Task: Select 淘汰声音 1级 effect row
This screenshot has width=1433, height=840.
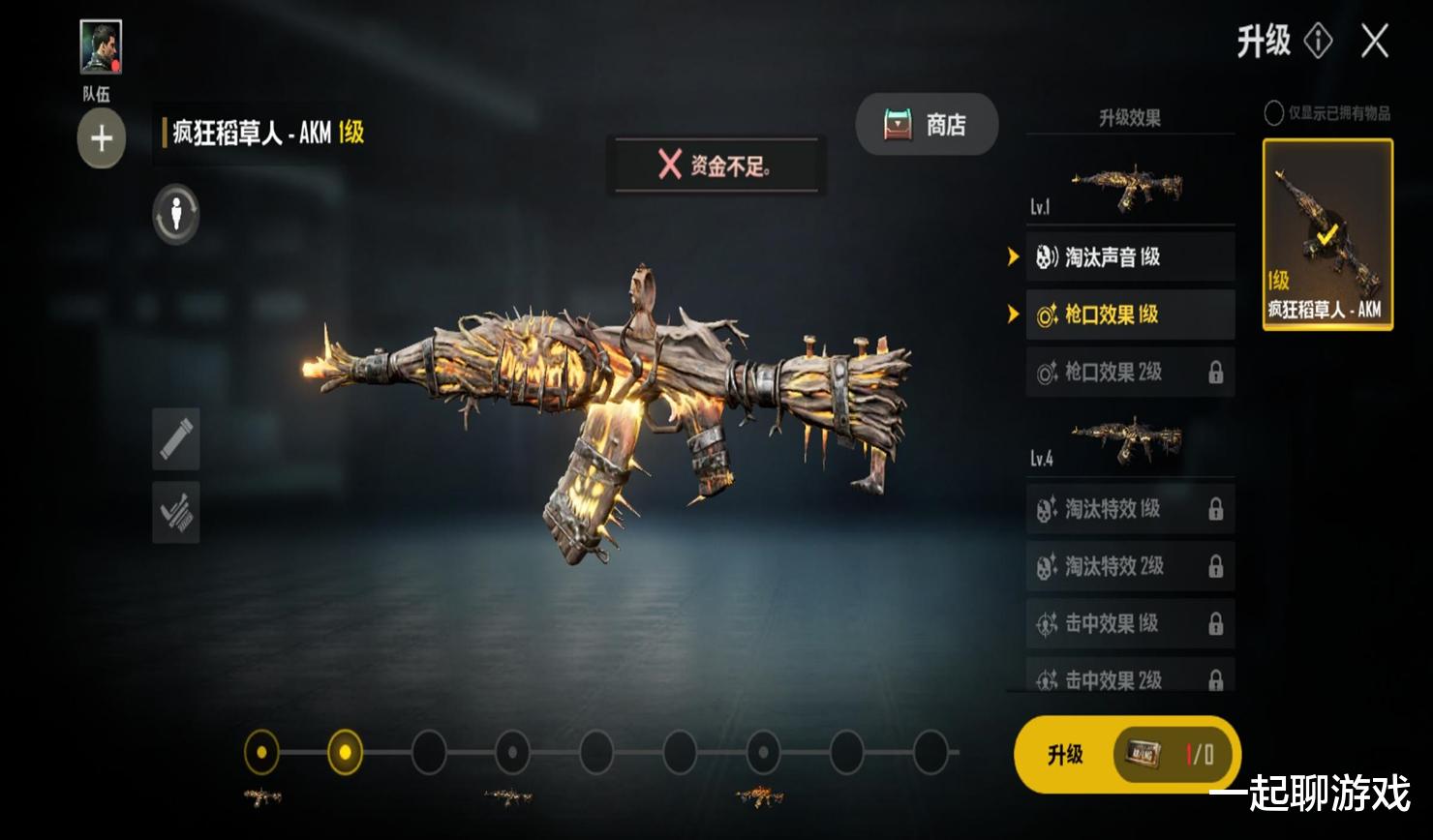Action: tap(1129, 256)
